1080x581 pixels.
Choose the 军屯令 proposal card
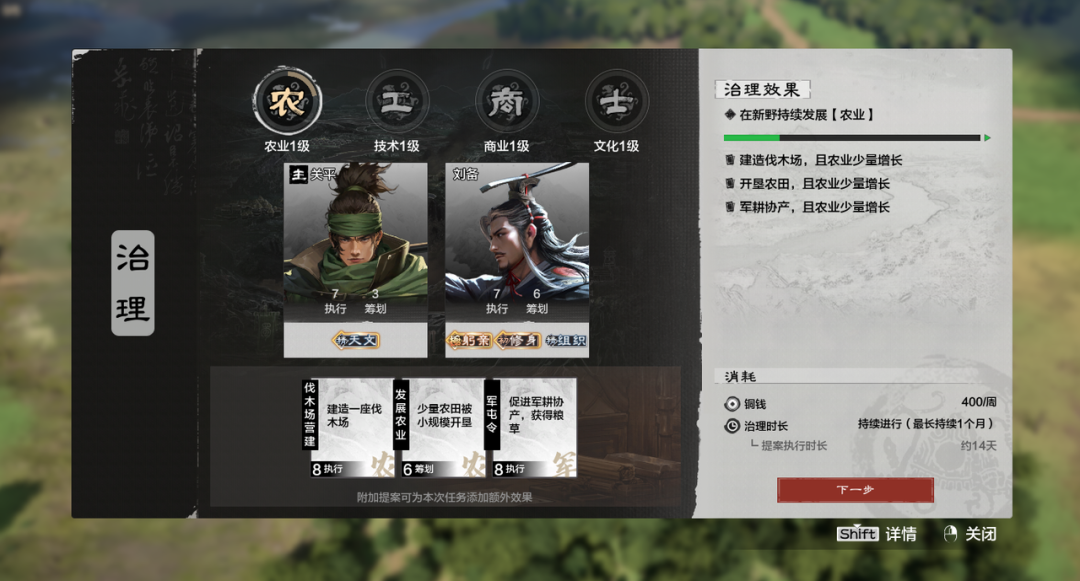(530, 427)
